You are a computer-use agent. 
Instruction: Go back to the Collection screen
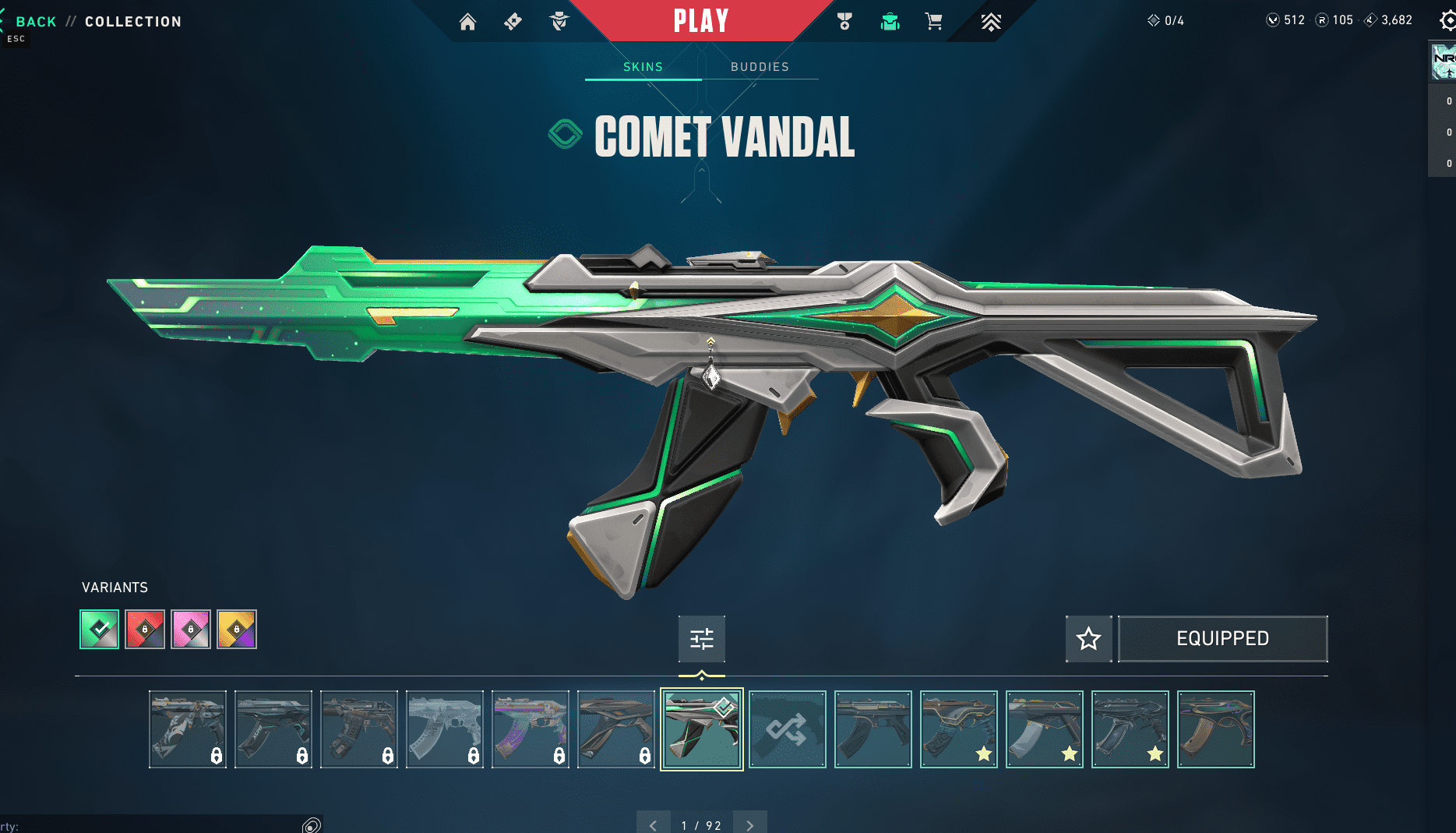[36, 22]
